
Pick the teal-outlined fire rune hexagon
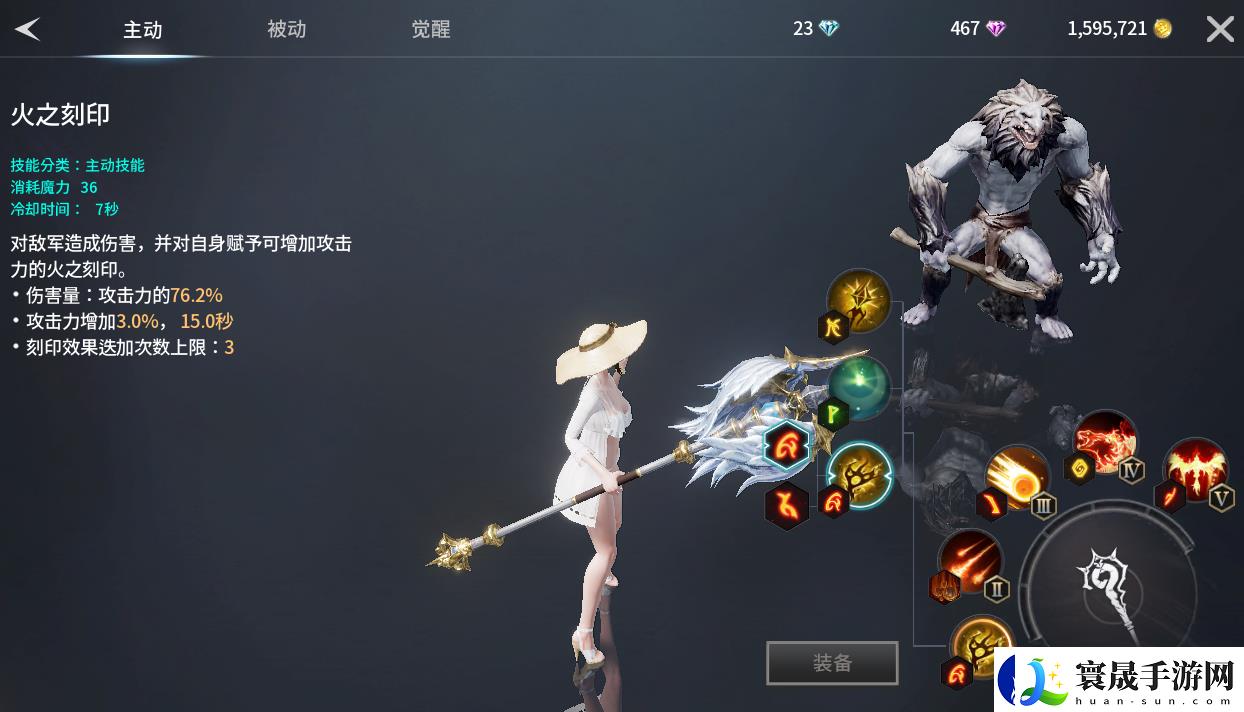787,446
